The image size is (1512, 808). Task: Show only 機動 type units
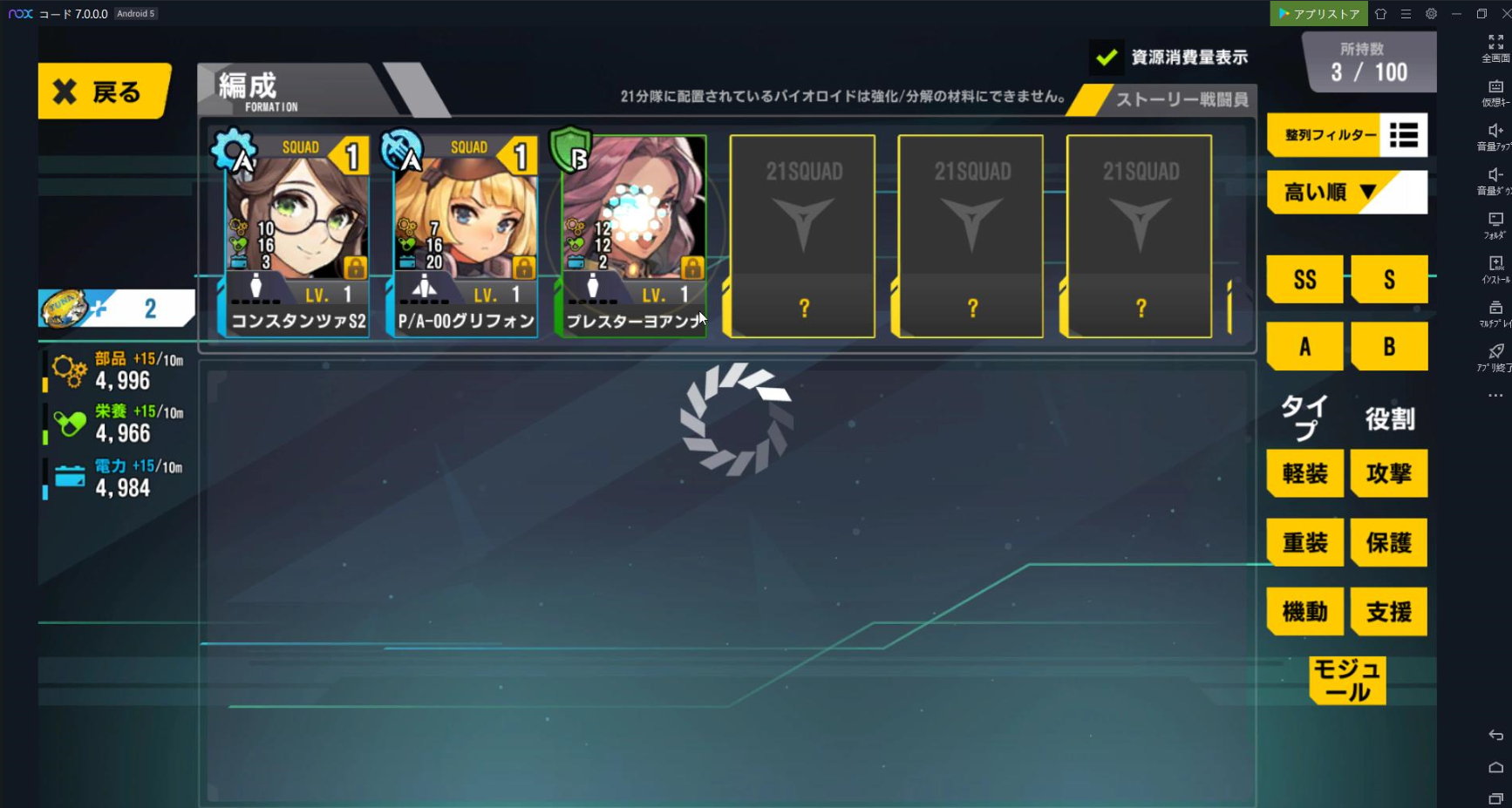point(1304,611)
